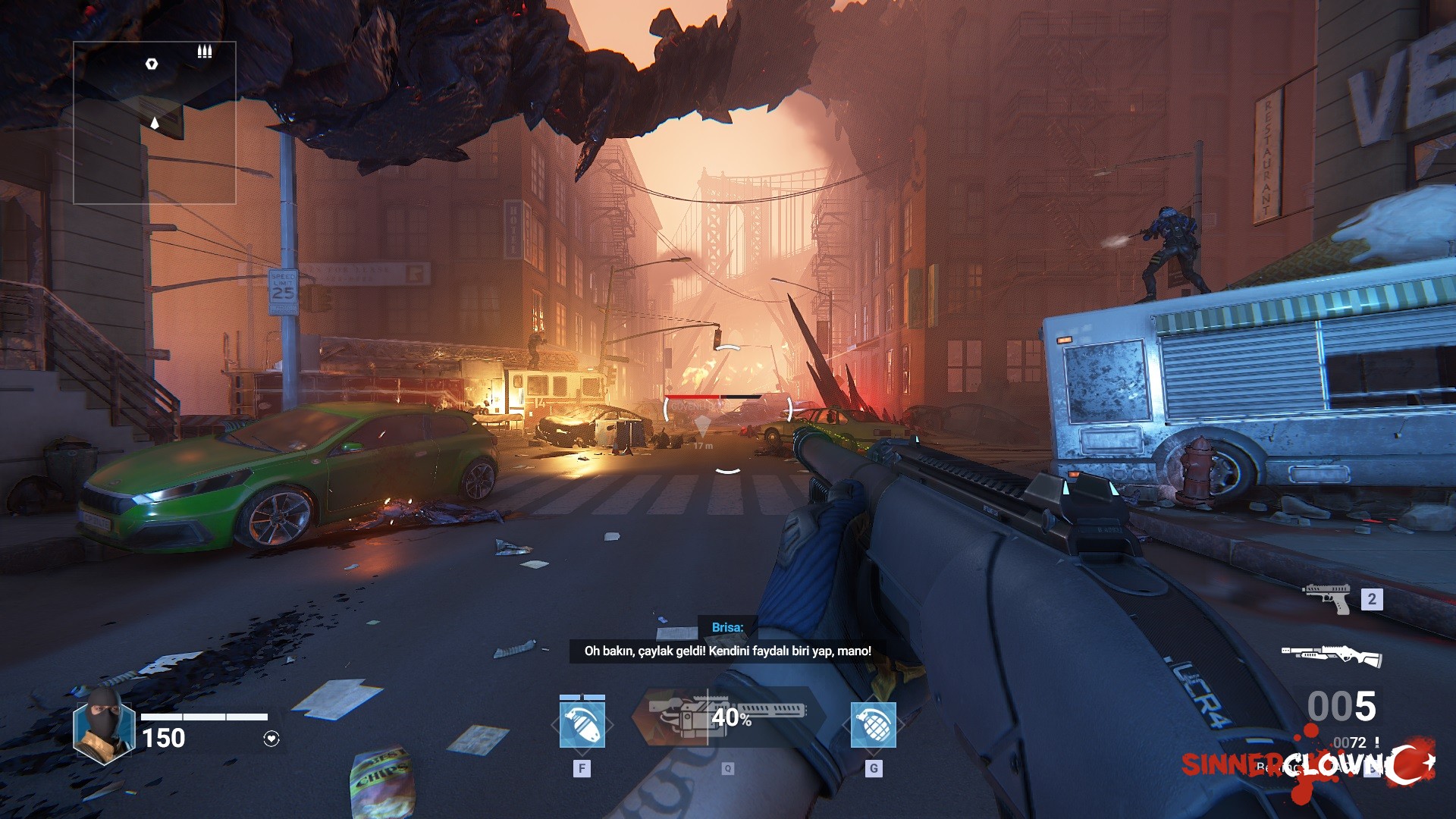Click the ammo marker on the minimap
Image resolution: width=1456 pixels, height=819 pixels.
point(205,52)
